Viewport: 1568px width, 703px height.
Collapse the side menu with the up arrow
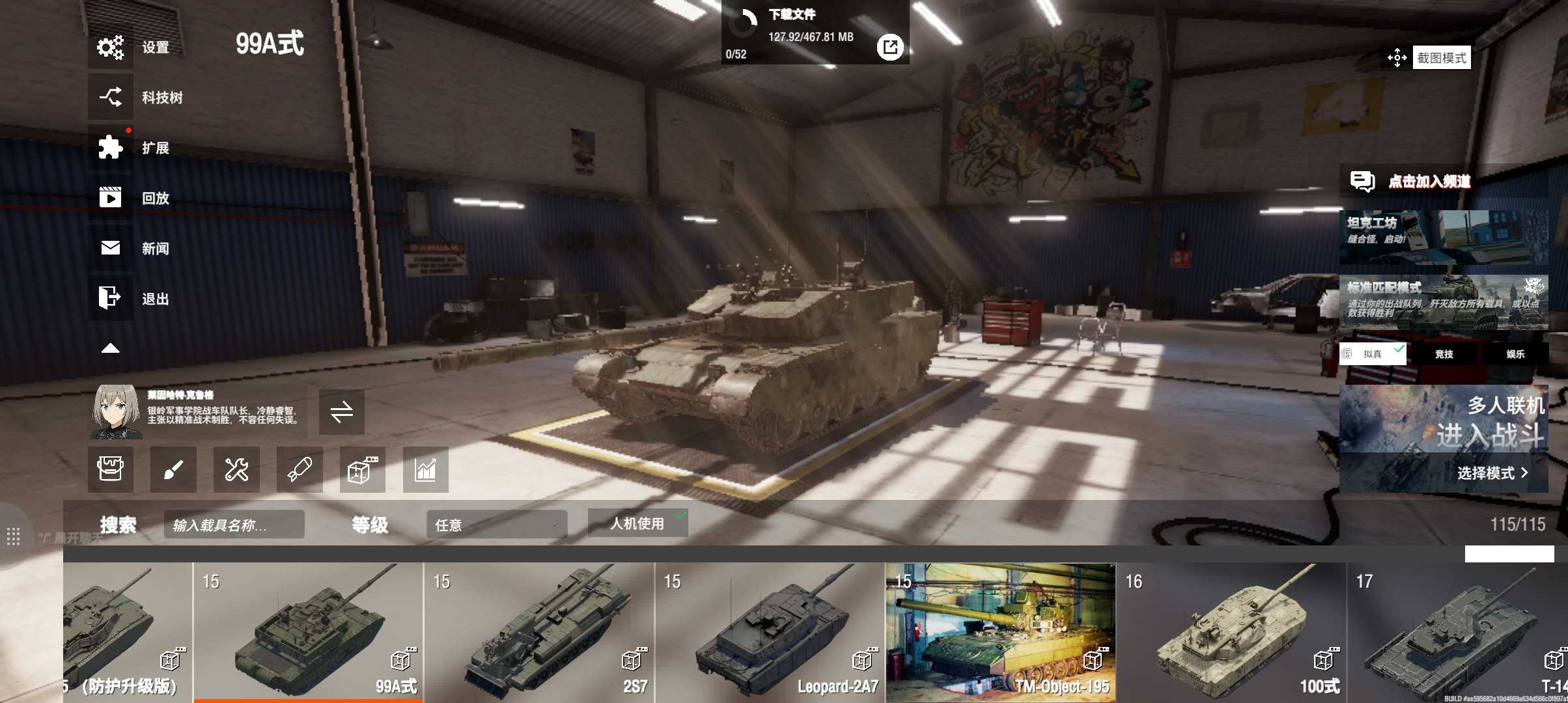click(x=111, y=348)
